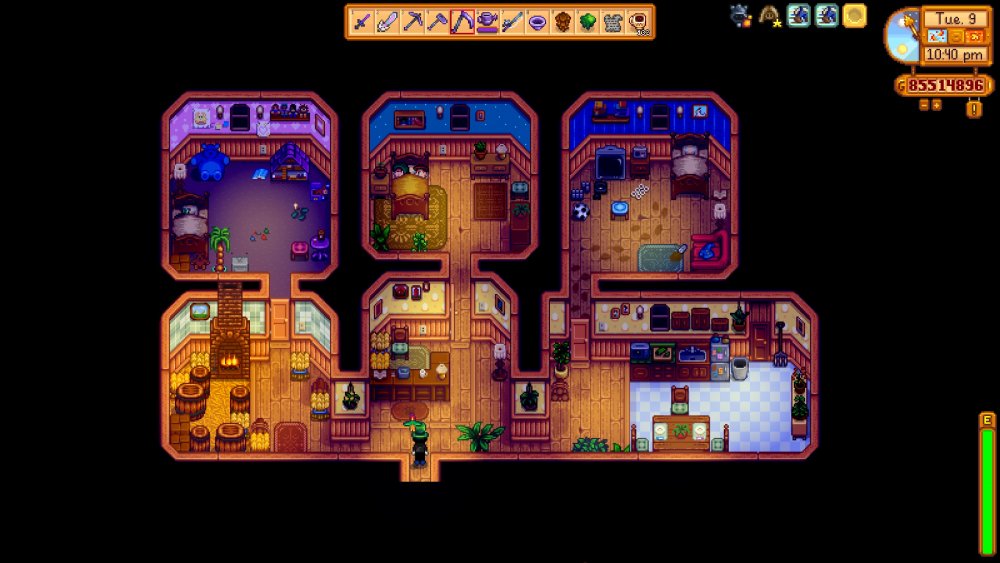Choose the purple pan slot
This screenshot has width=1000, height=563.
click(537, 21)
